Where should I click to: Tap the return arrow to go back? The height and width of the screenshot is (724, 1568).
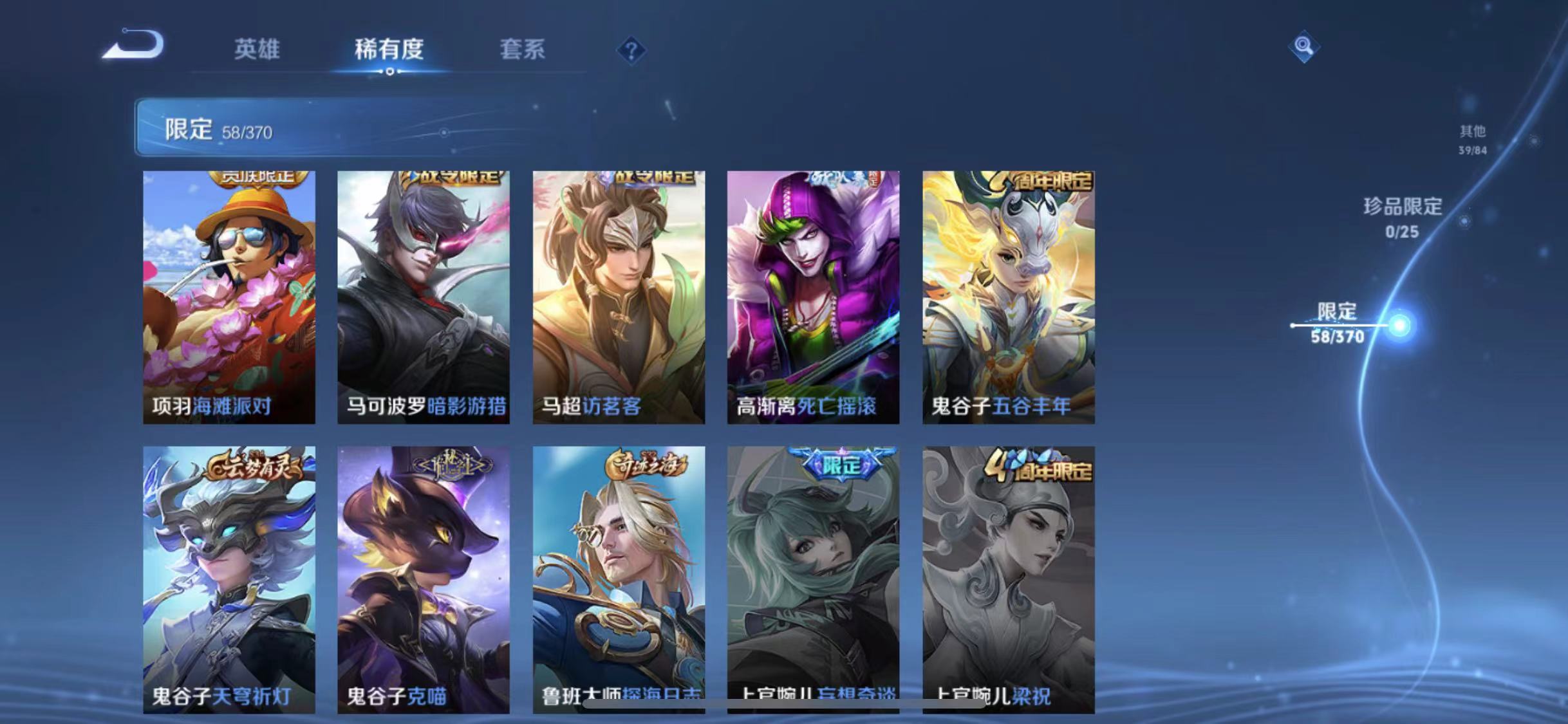pos(132,46)
